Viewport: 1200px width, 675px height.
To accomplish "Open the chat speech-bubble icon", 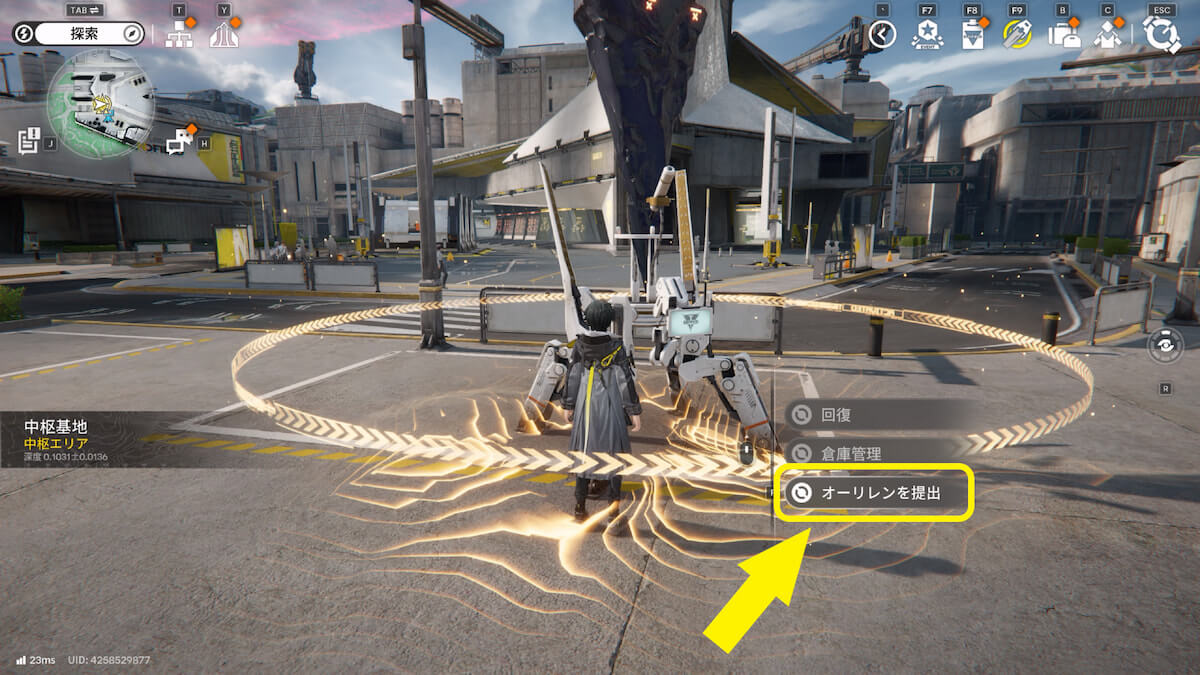I will coord(179,142).
